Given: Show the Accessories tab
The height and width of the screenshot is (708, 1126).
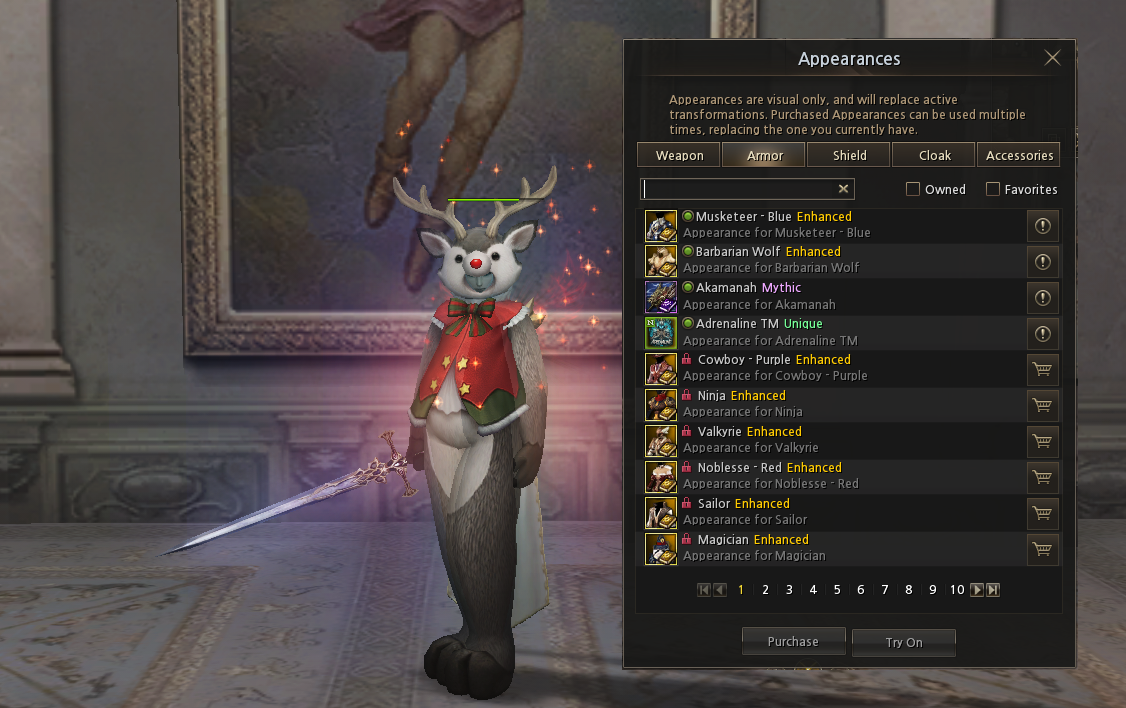Looking at the screenshot, I should (x=1019, y=155).
